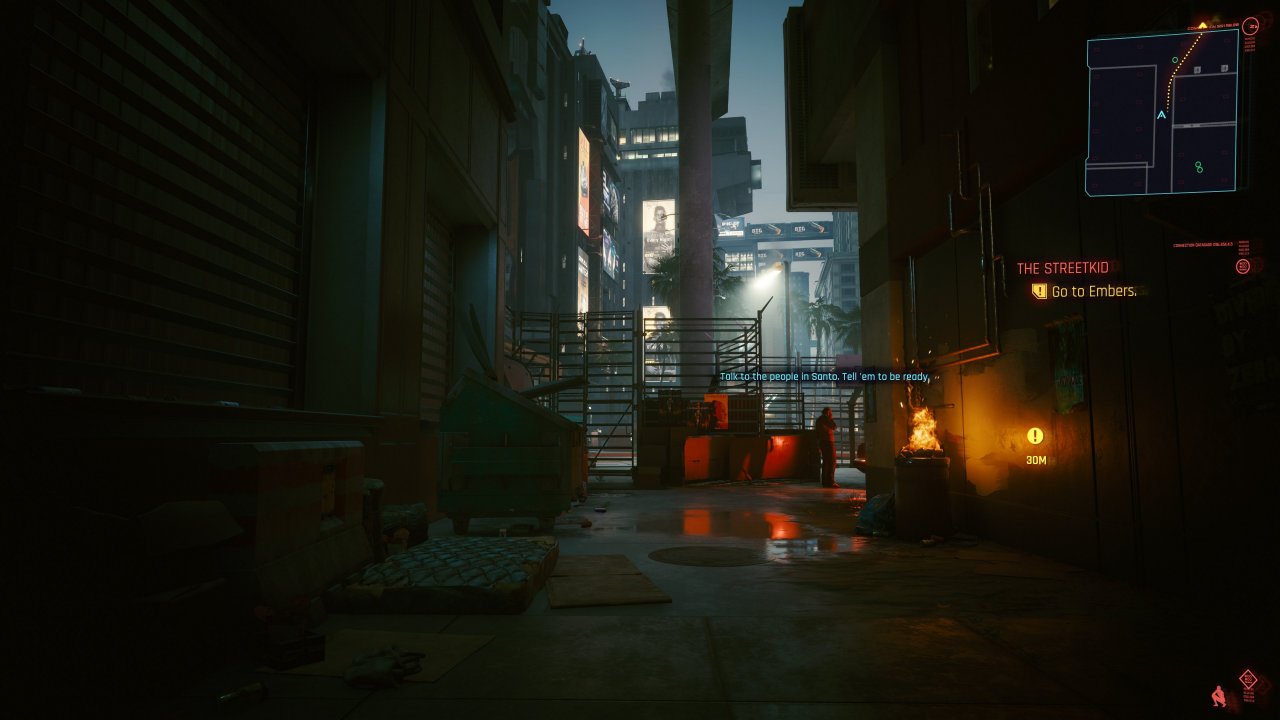Click the crouch indicator icon bottom right
This screenshot has height=720, width=1280.
click(x=1218, y=698)
